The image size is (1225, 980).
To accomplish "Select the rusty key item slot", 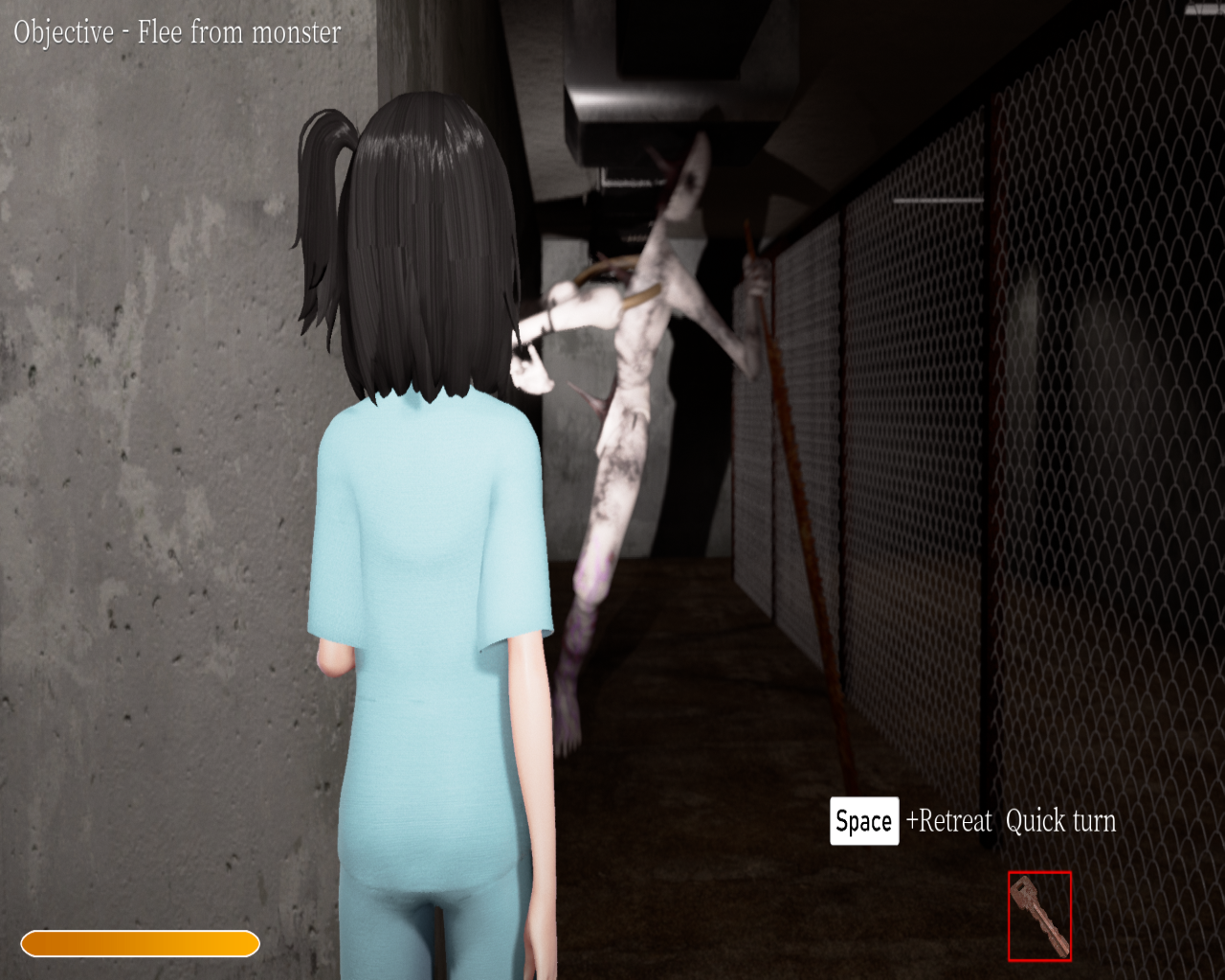I will 1039,916.
